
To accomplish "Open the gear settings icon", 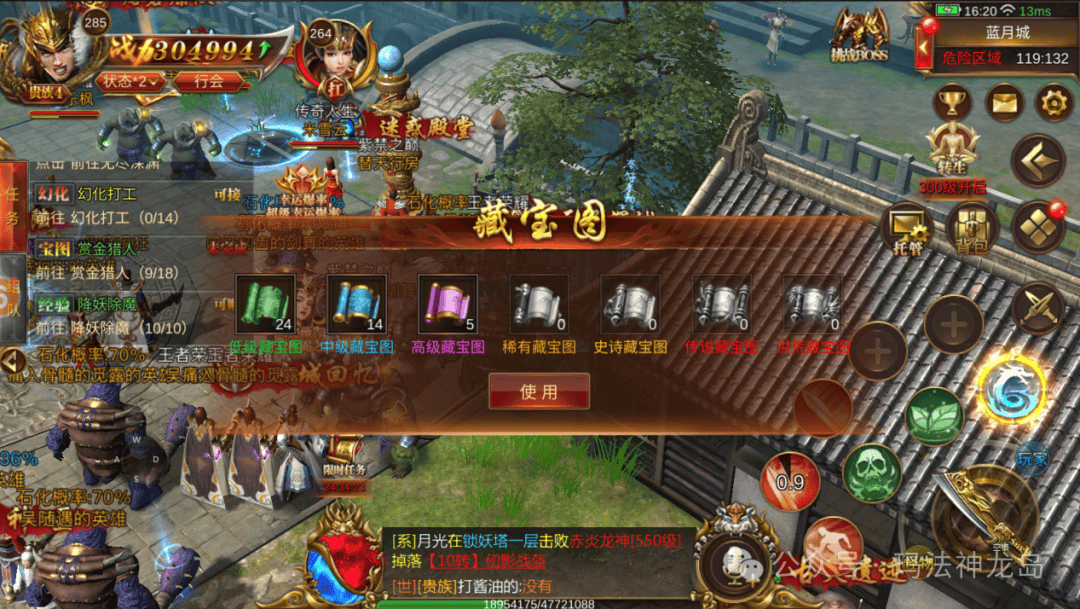I will pyautogui.click(x=1052, y=102).
